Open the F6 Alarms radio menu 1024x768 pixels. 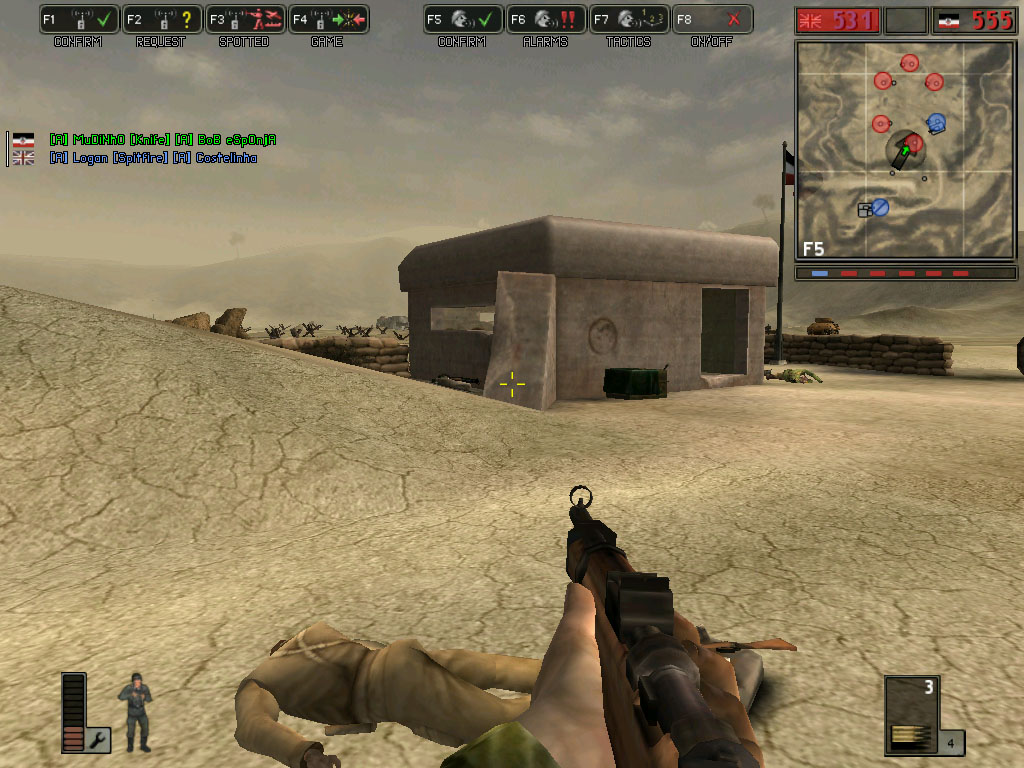click(545, 19)
